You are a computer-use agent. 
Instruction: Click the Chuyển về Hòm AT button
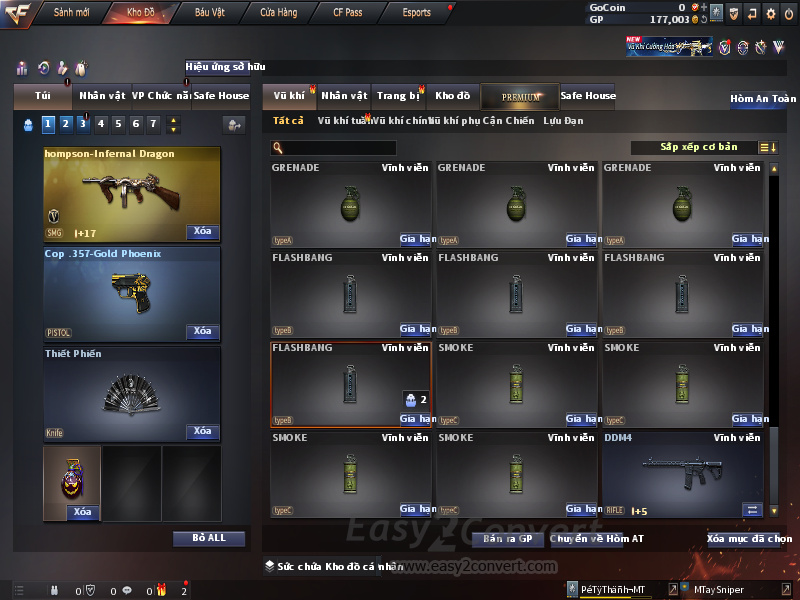596,539
